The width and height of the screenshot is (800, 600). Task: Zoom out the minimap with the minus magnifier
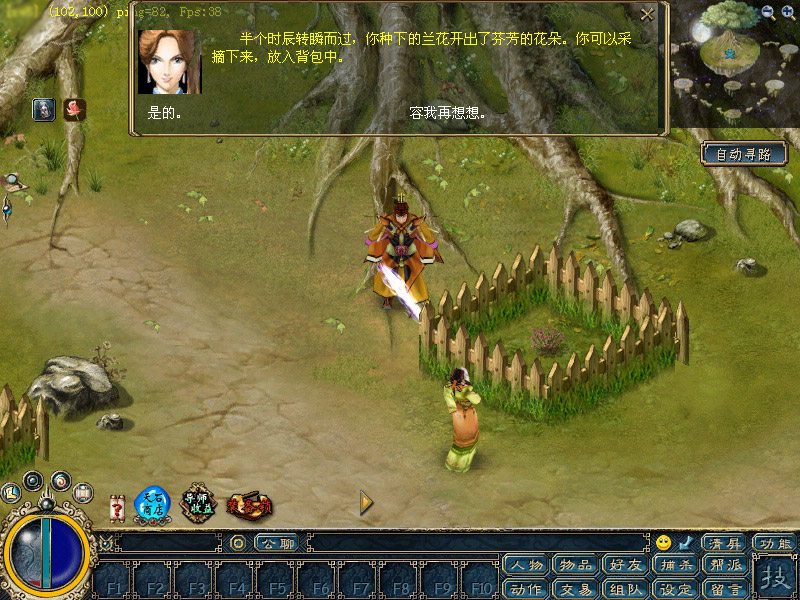[x=768, y=12]
